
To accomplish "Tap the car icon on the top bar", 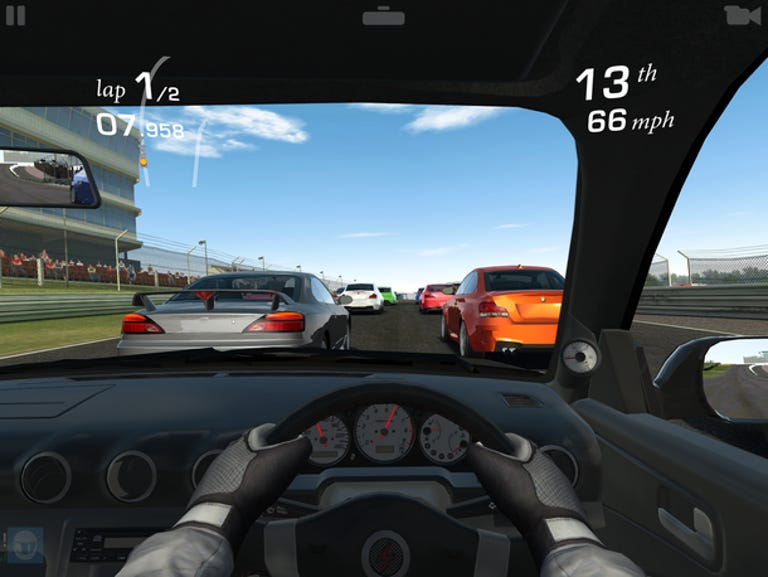I will pyautogui.click(x=383, y=16).
